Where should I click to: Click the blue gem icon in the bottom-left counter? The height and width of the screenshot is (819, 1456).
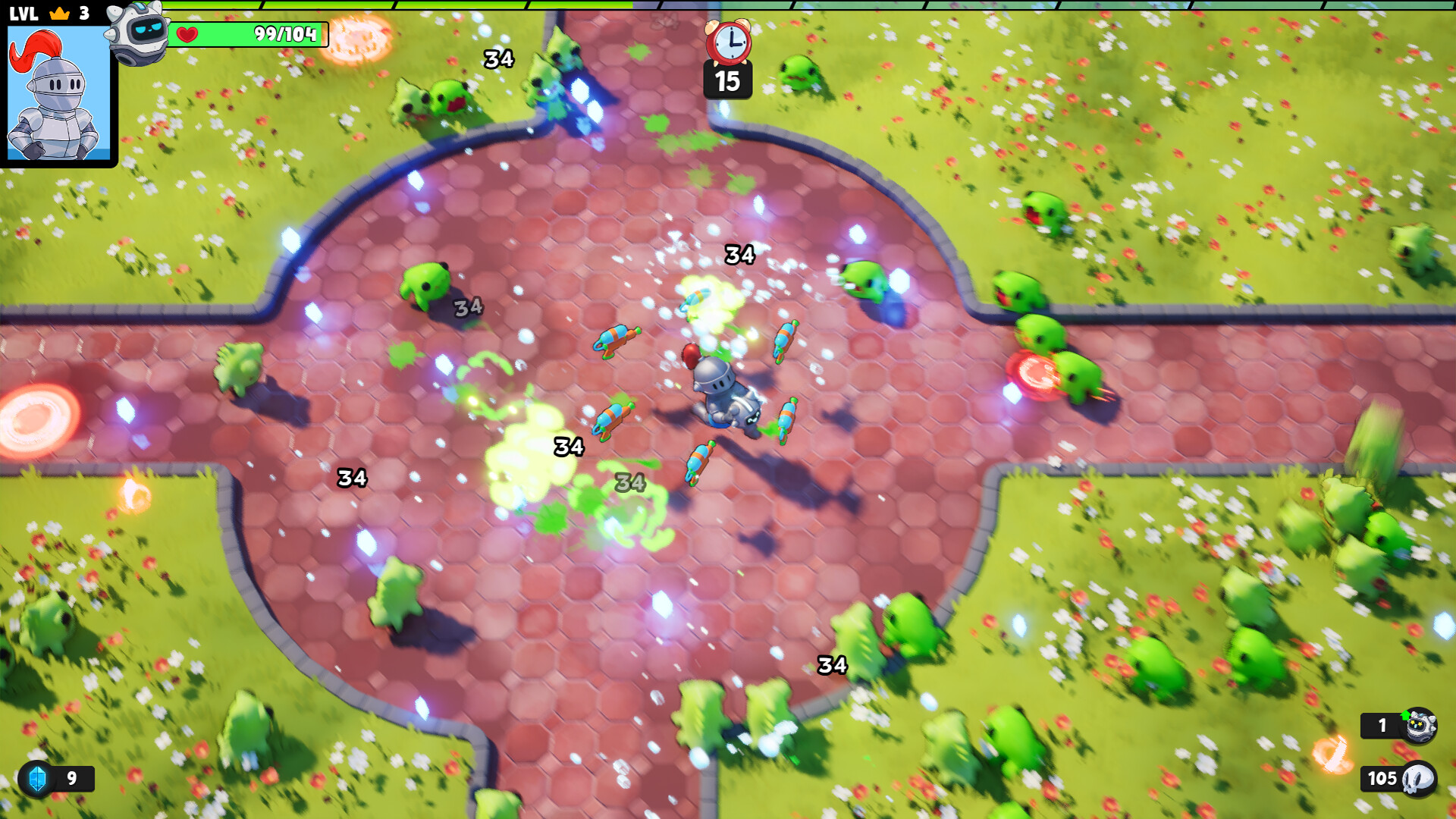click(36, 778)
